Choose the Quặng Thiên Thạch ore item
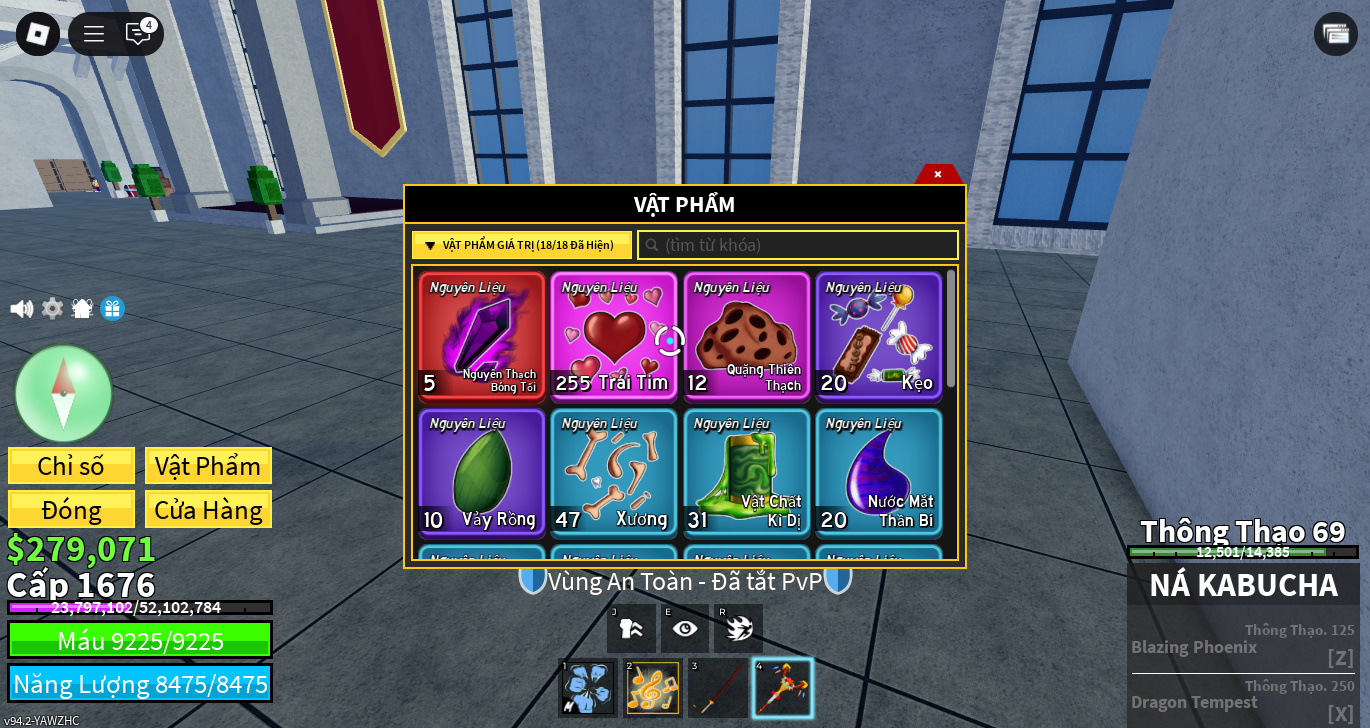Image resolution: width=1370 pixels, height=728 pixels. pyautogui.click(x=746, y=335)
